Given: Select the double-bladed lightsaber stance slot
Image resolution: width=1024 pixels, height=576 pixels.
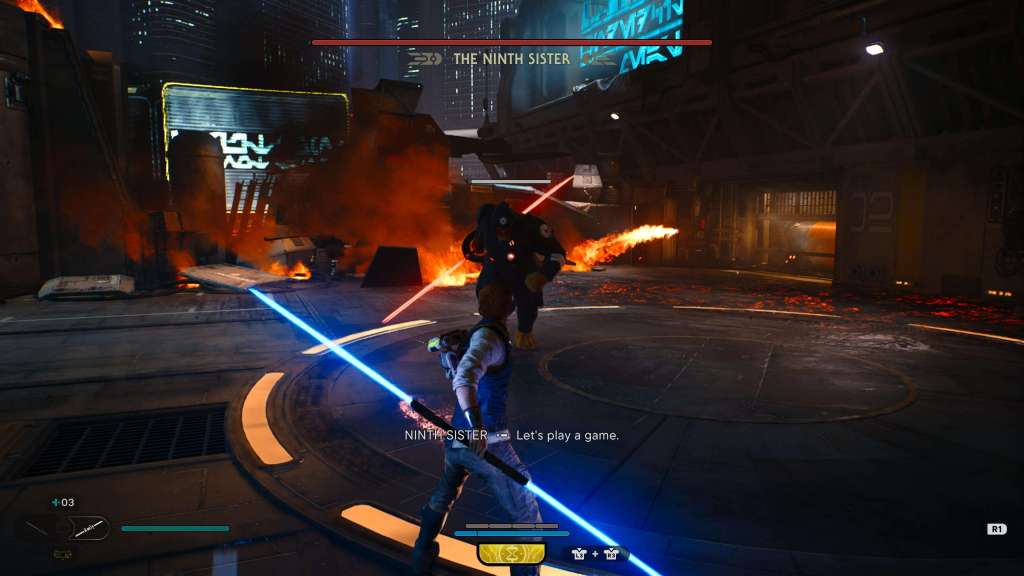Looking at the screenshot, I should coord(88,527).
